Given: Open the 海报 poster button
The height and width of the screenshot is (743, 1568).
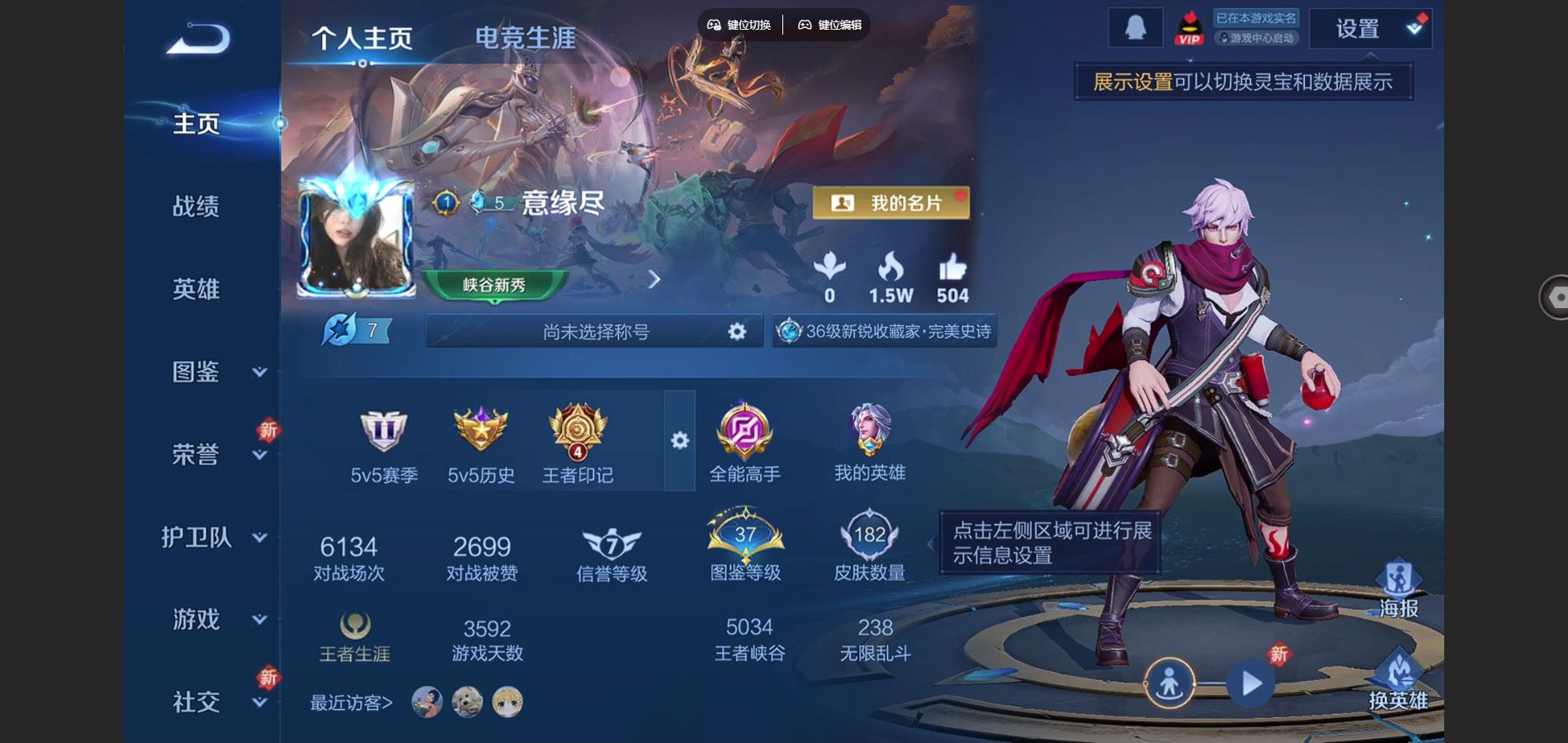Looking at the screenshot, I should [x=1398, y=589].
